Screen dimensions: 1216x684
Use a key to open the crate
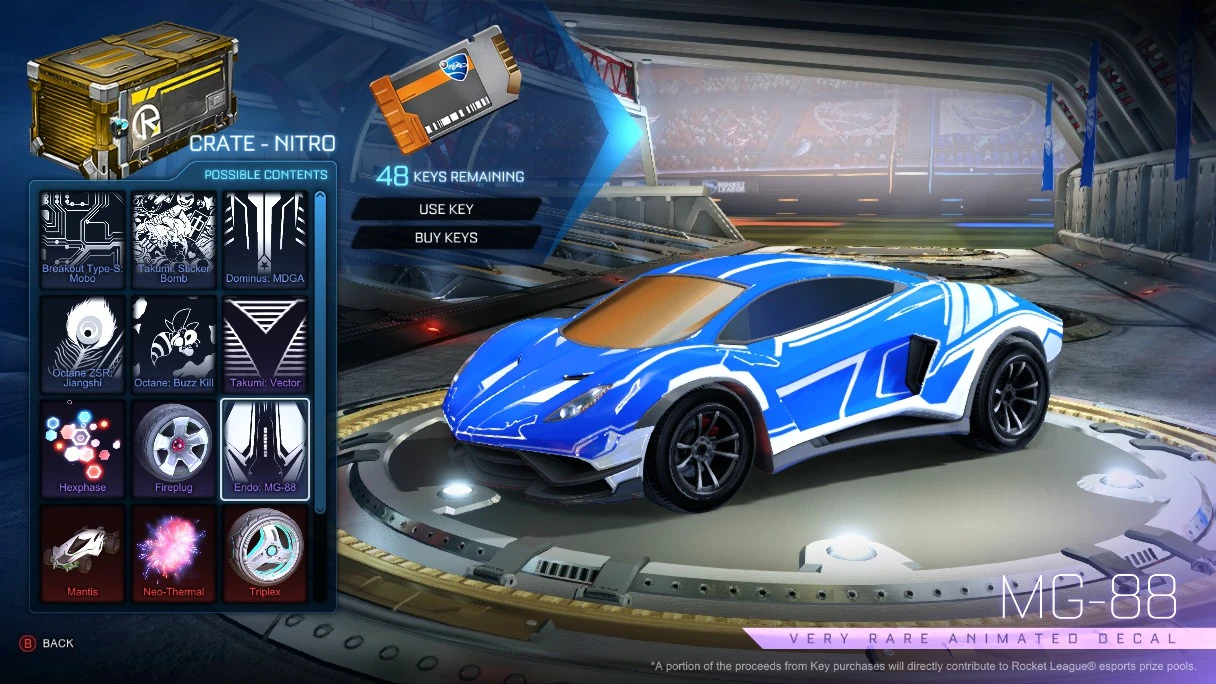446,209
